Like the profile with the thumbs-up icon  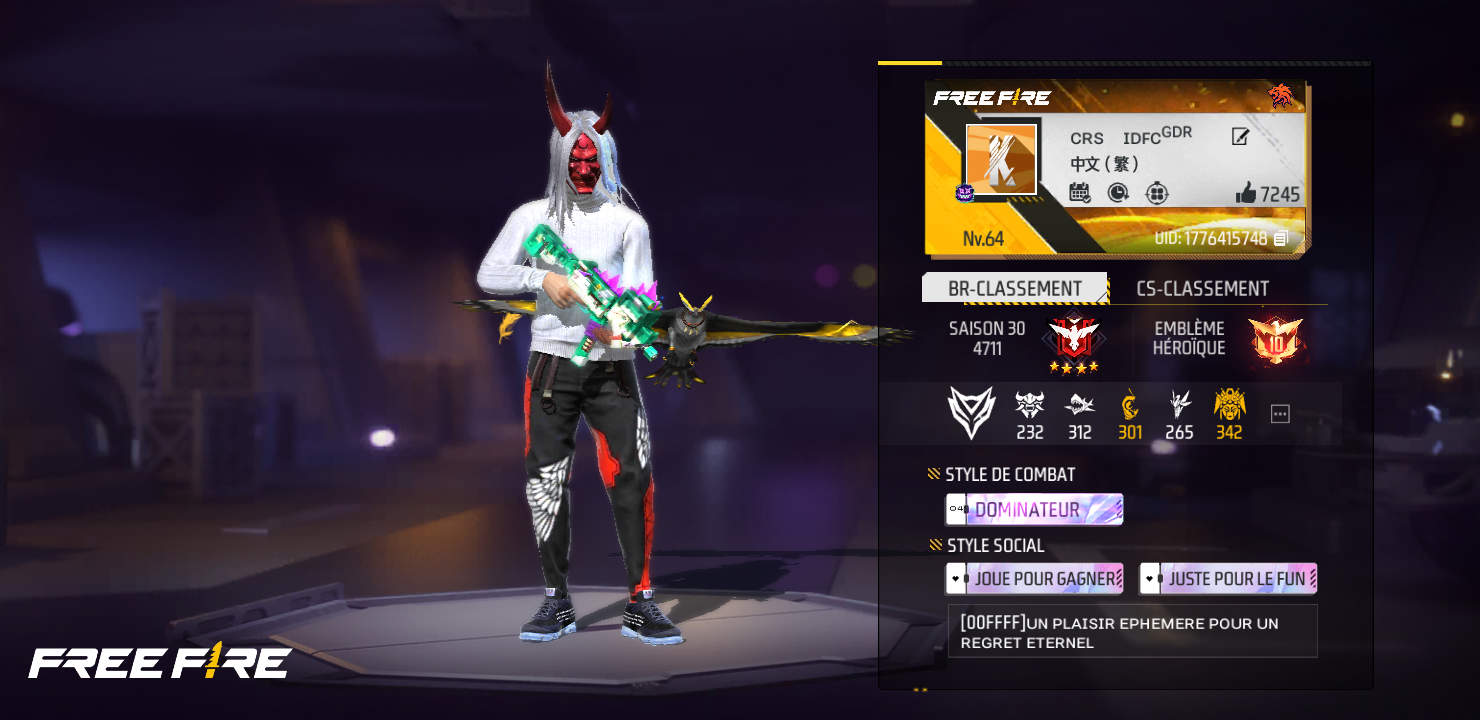pyautogui.click(x=1246, y=193)
